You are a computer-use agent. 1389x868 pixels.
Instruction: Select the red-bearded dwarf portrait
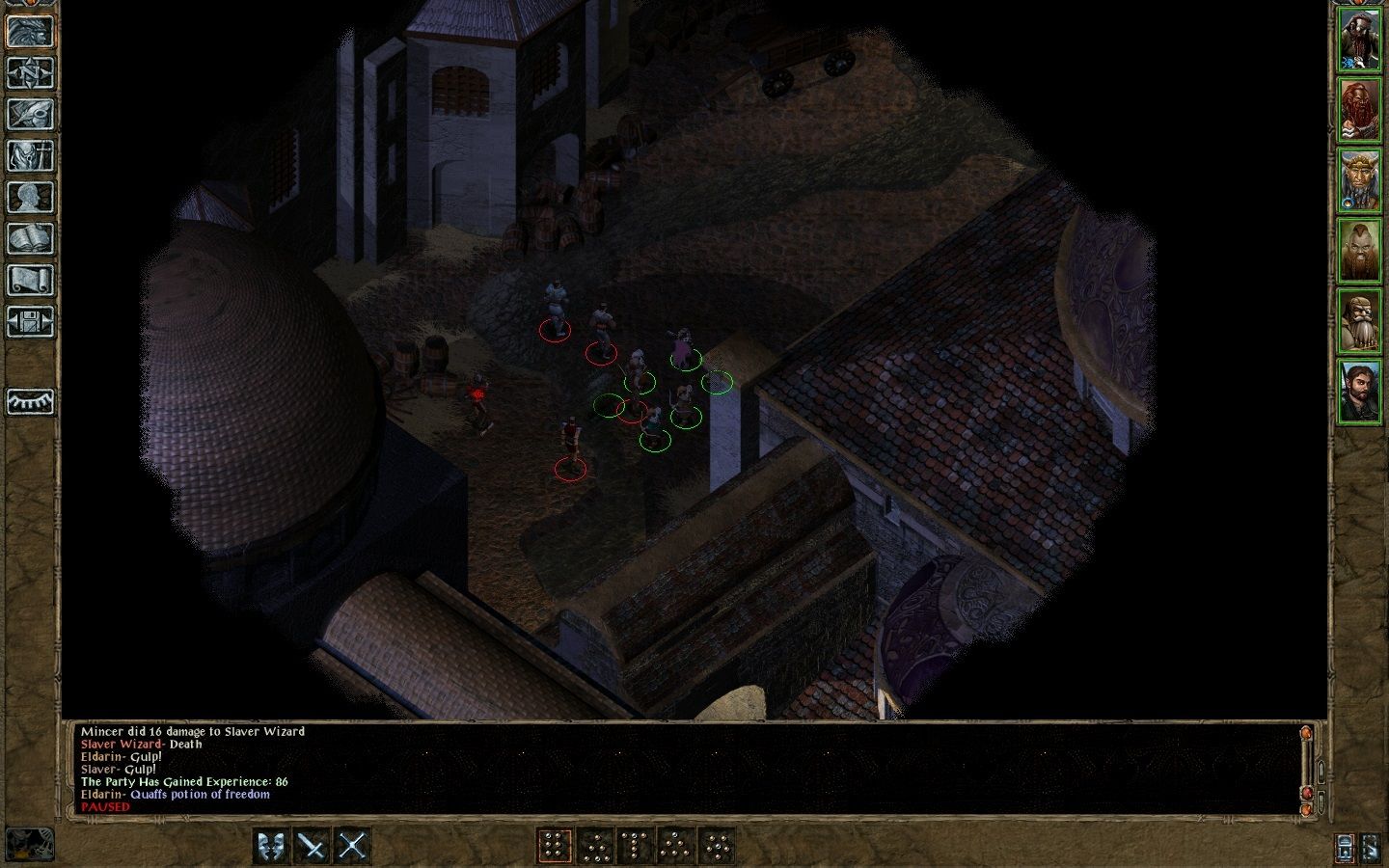click(1359, 109)
